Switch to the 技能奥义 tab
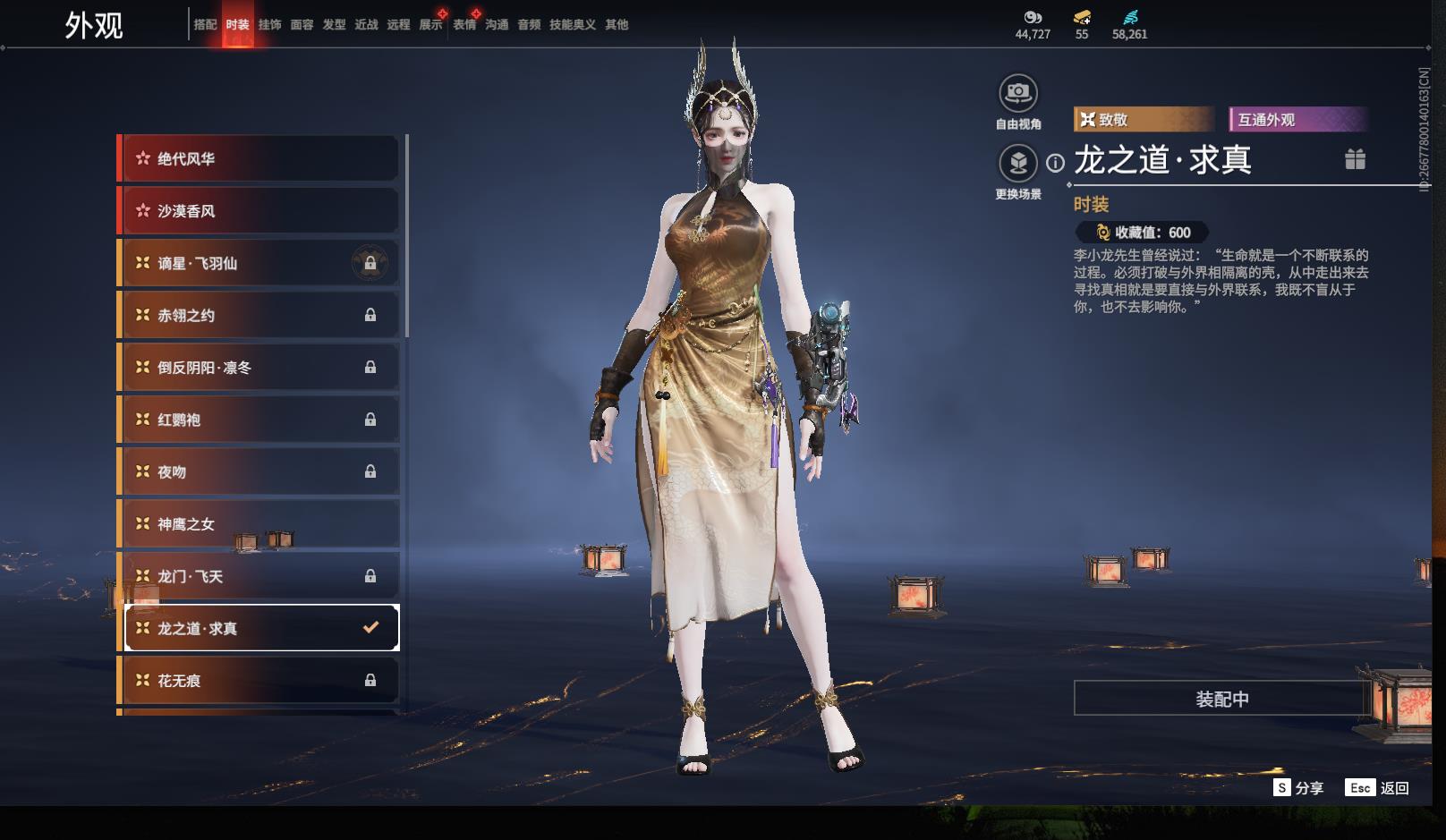 click(x=572, y=25)
